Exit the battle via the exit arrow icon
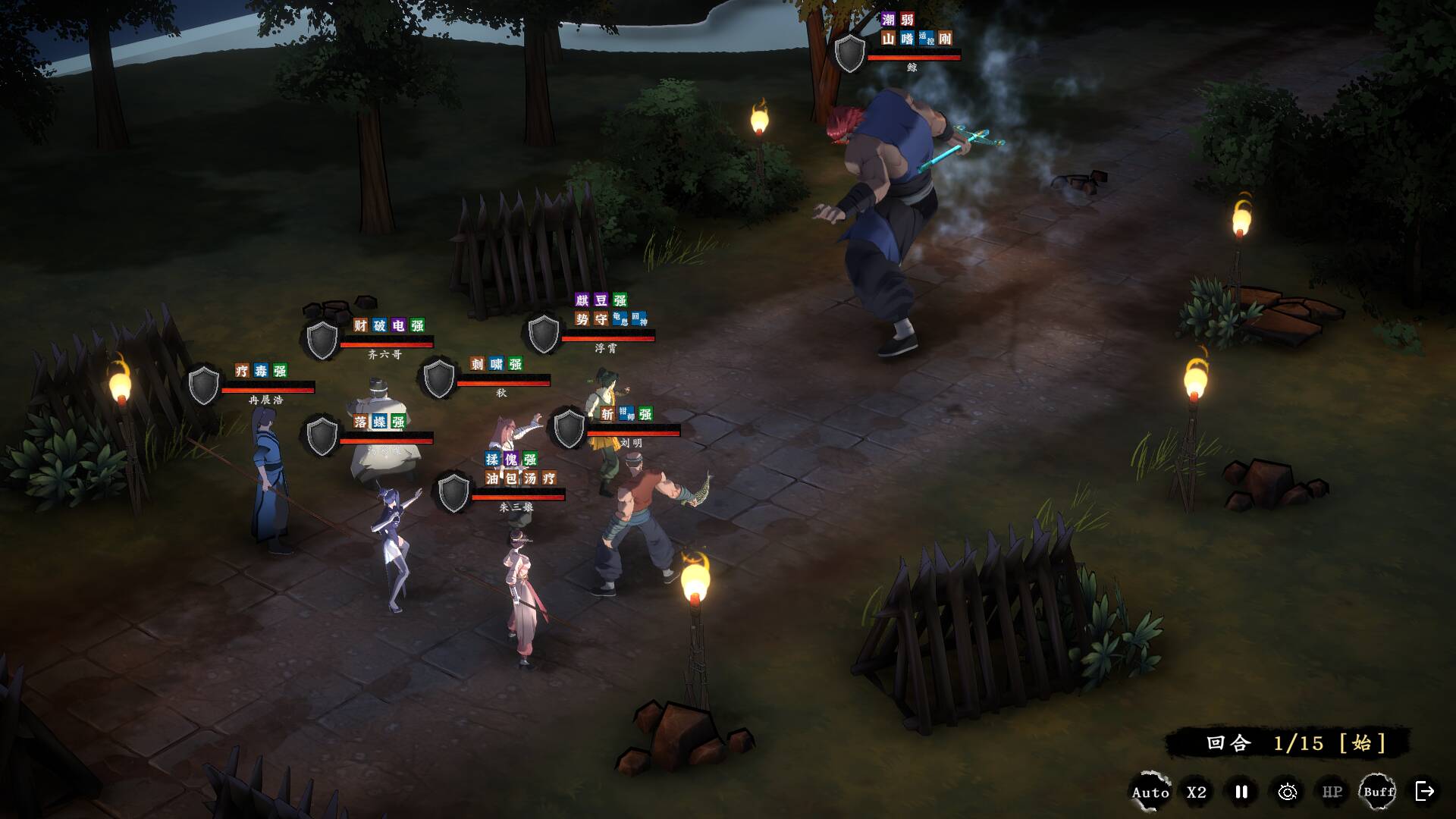Screen dimensions: 1456x819 (x=1425, y=792)
